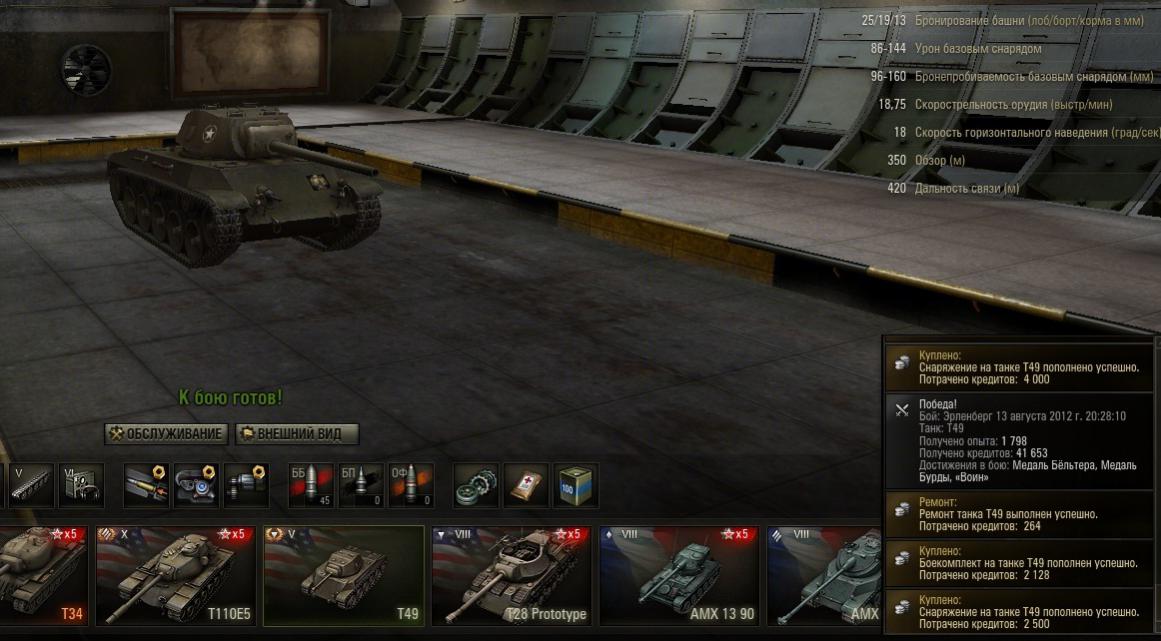Select the first aid kit consumable

point(526,485)
